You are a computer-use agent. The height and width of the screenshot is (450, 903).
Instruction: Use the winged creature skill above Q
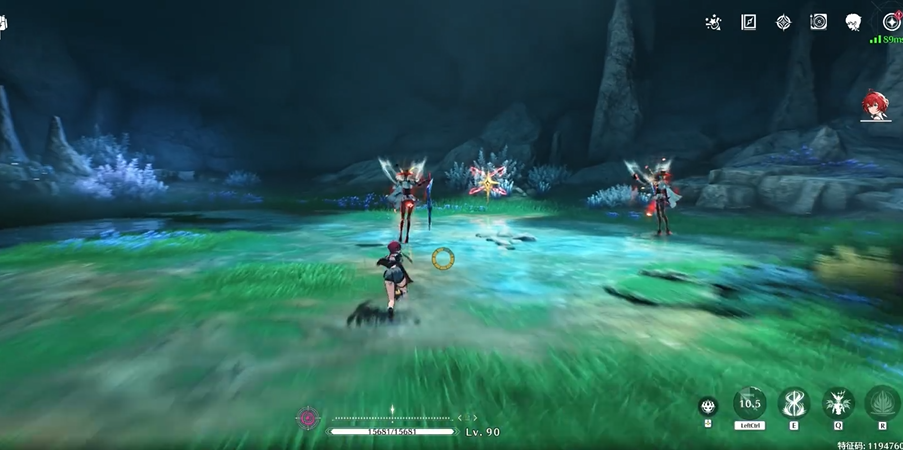pos(838,403)
